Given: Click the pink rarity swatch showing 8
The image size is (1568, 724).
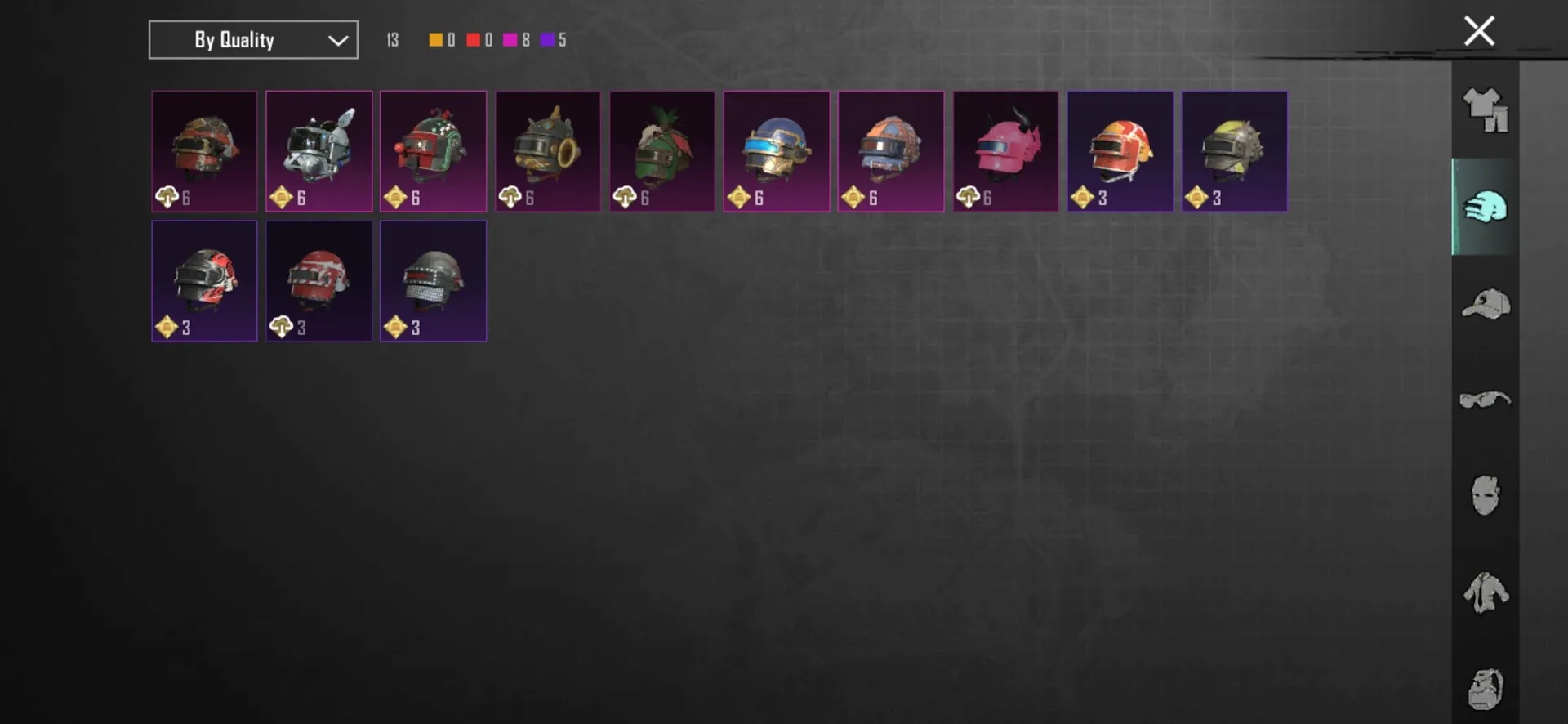Looking at the screenshot, I should point(510,39).
